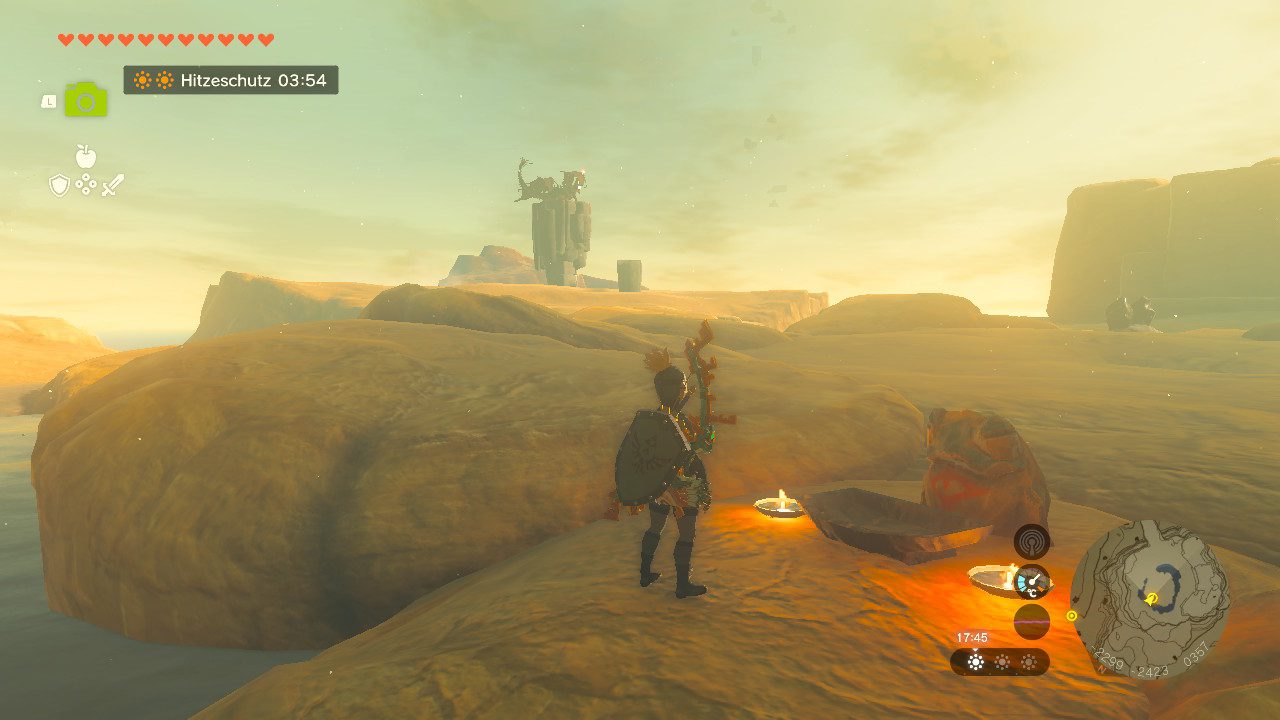Open the apple materials quick slot

pyautogui.click(x=86, y=156)
